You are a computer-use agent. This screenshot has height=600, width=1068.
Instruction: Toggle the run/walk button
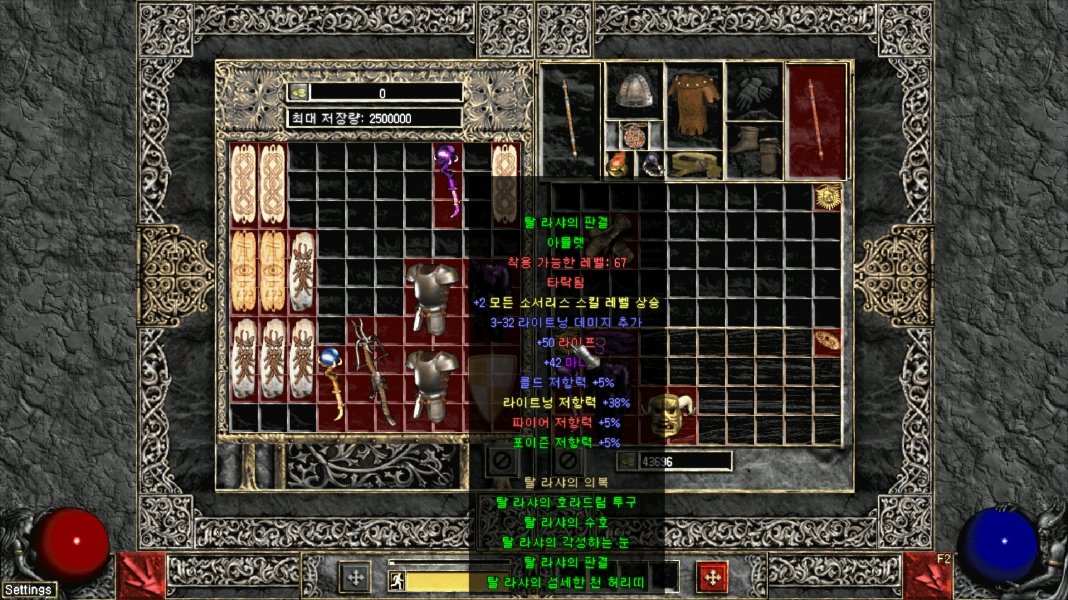pos(396,579)
